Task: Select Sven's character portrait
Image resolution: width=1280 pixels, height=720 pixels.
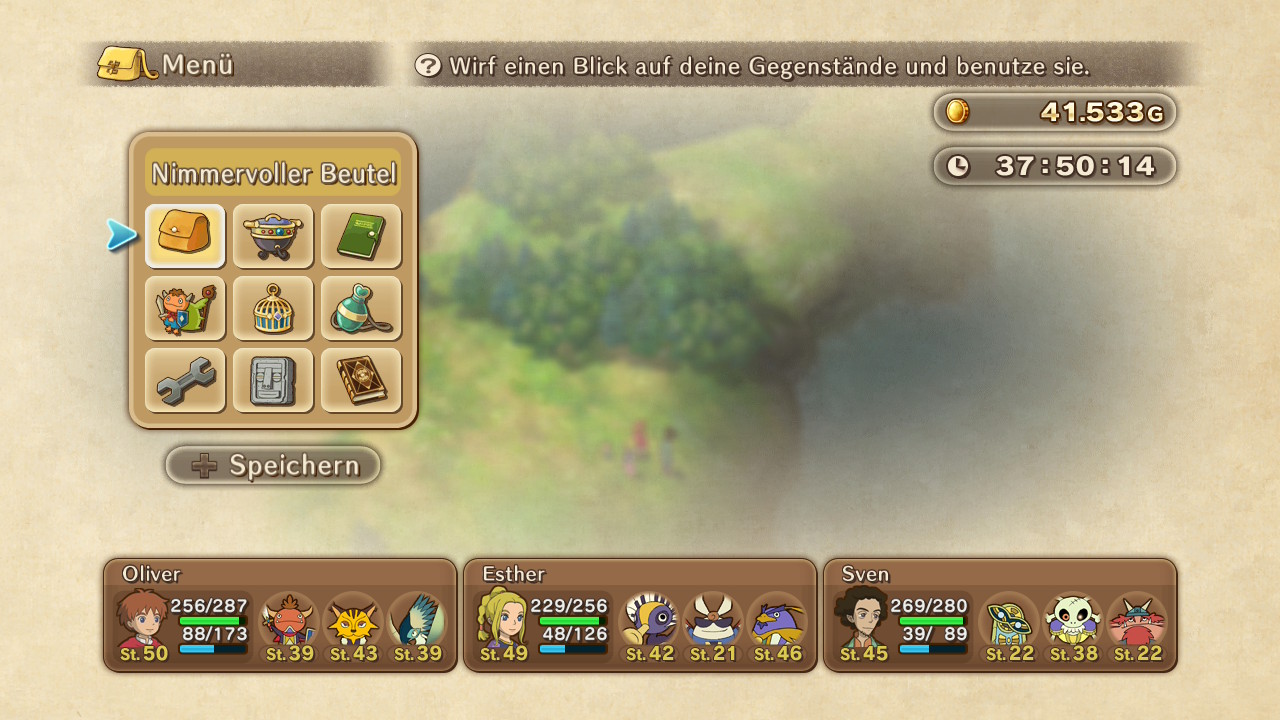Action: coord(863,621)
